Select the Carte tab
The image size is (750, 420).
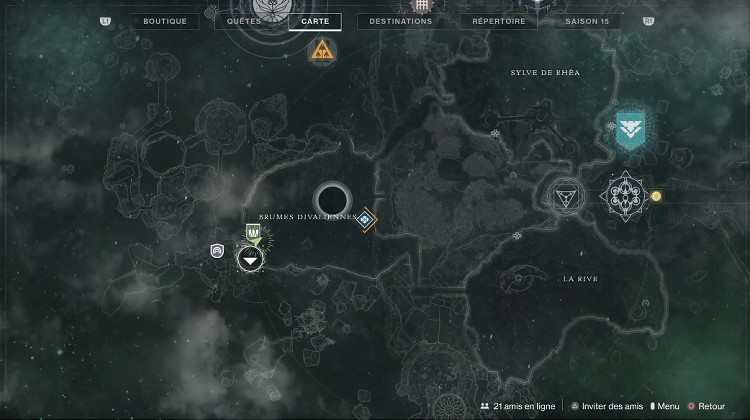(315, 21)
